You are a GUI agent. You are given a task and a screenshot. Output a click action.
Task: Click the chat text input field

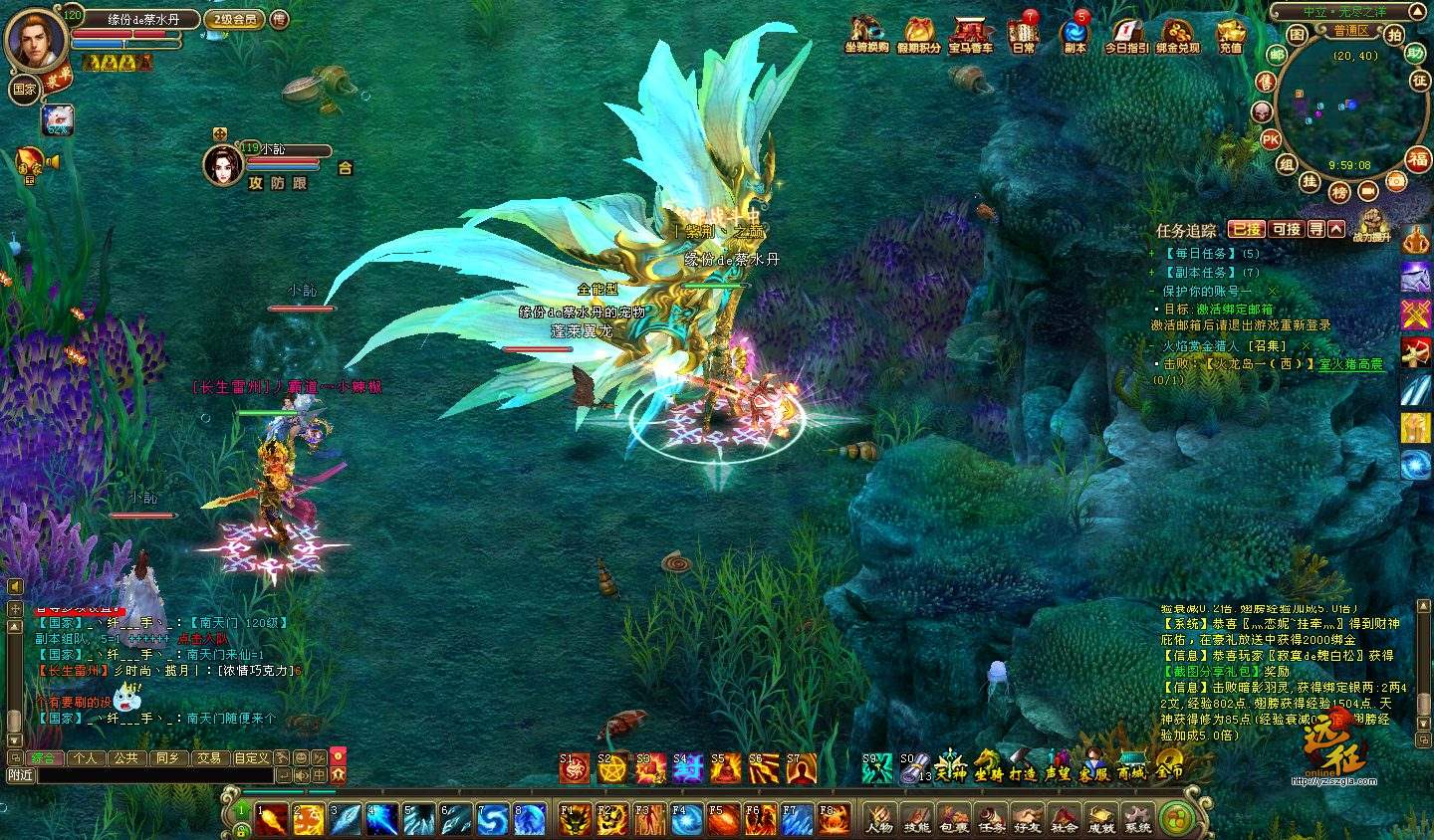pos(154,775)
